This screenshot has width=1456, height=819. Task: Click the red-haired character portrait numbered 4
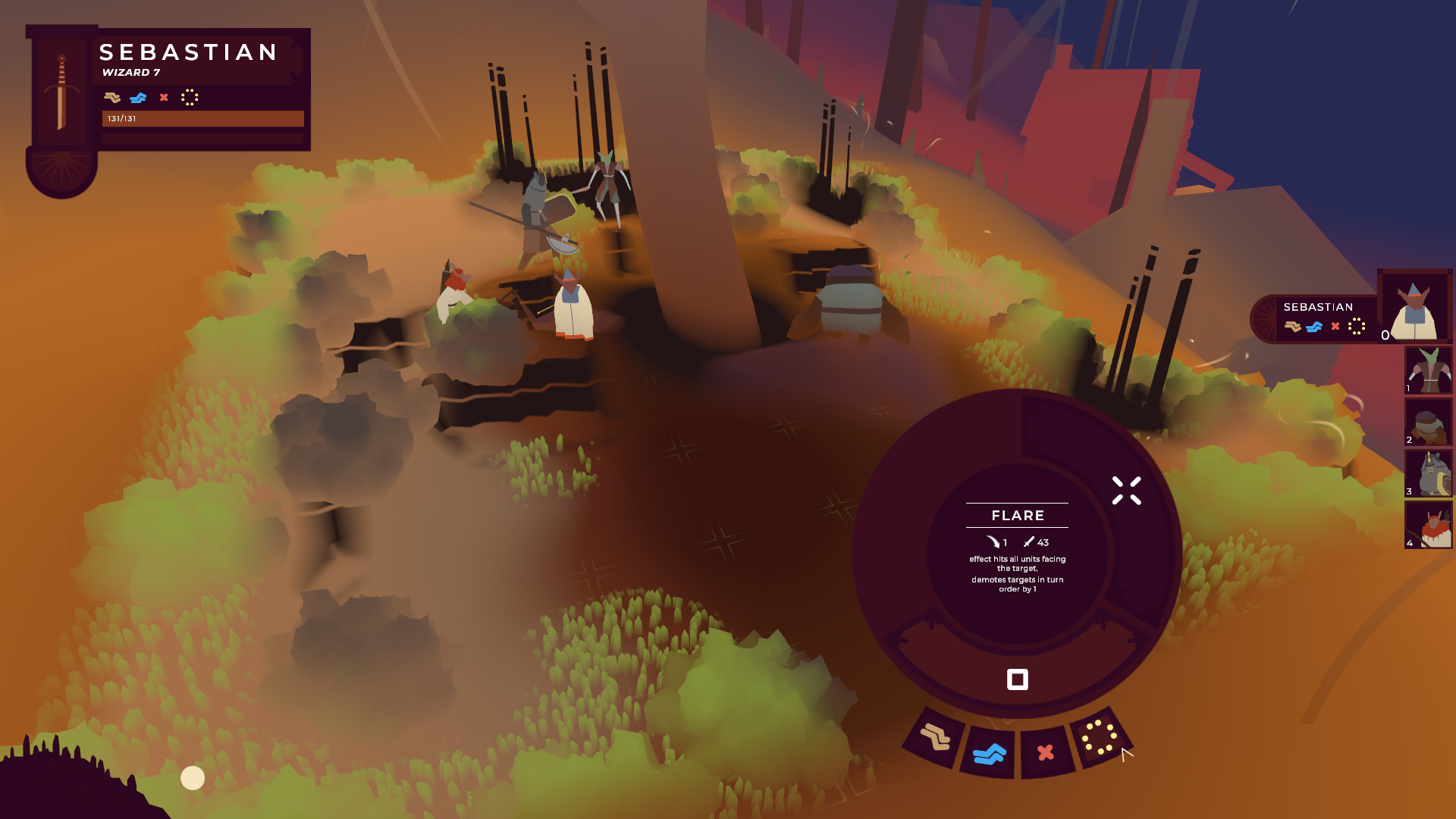tap(1428, 525)
